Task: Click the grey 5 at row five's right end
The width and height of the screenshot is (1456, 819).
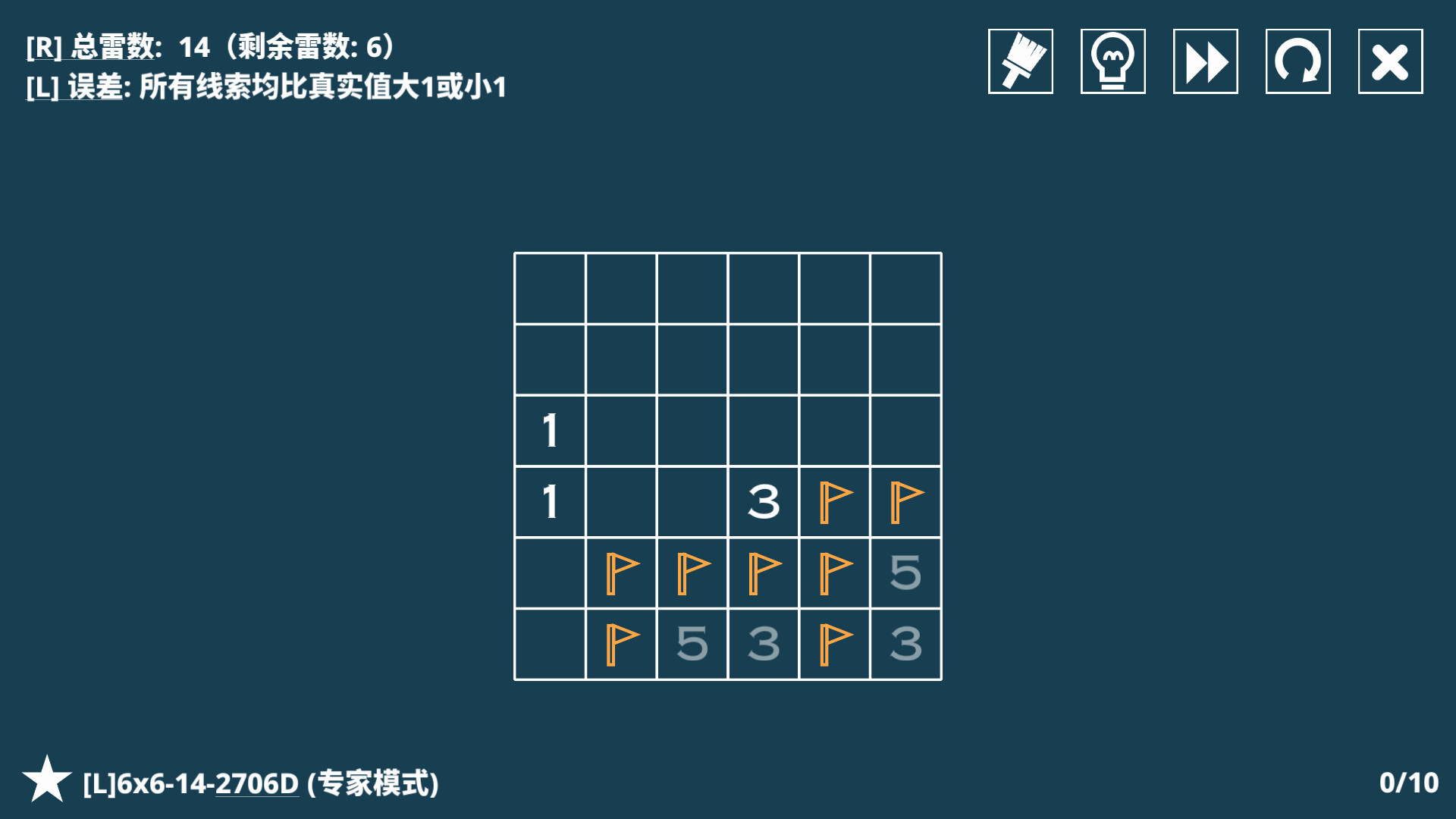Action: coord(906,572)
